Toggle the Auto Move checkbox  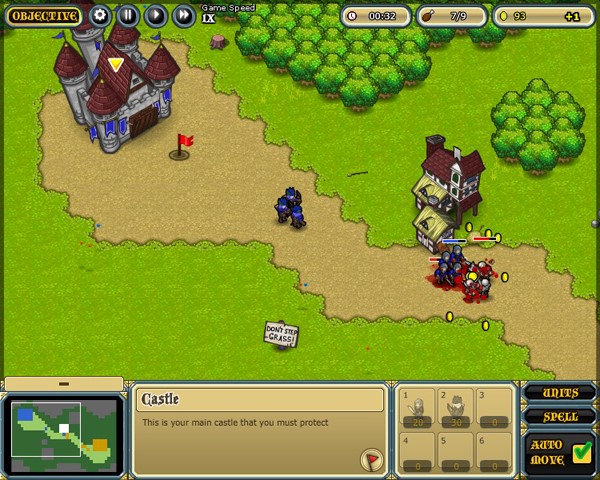point(582,452)
